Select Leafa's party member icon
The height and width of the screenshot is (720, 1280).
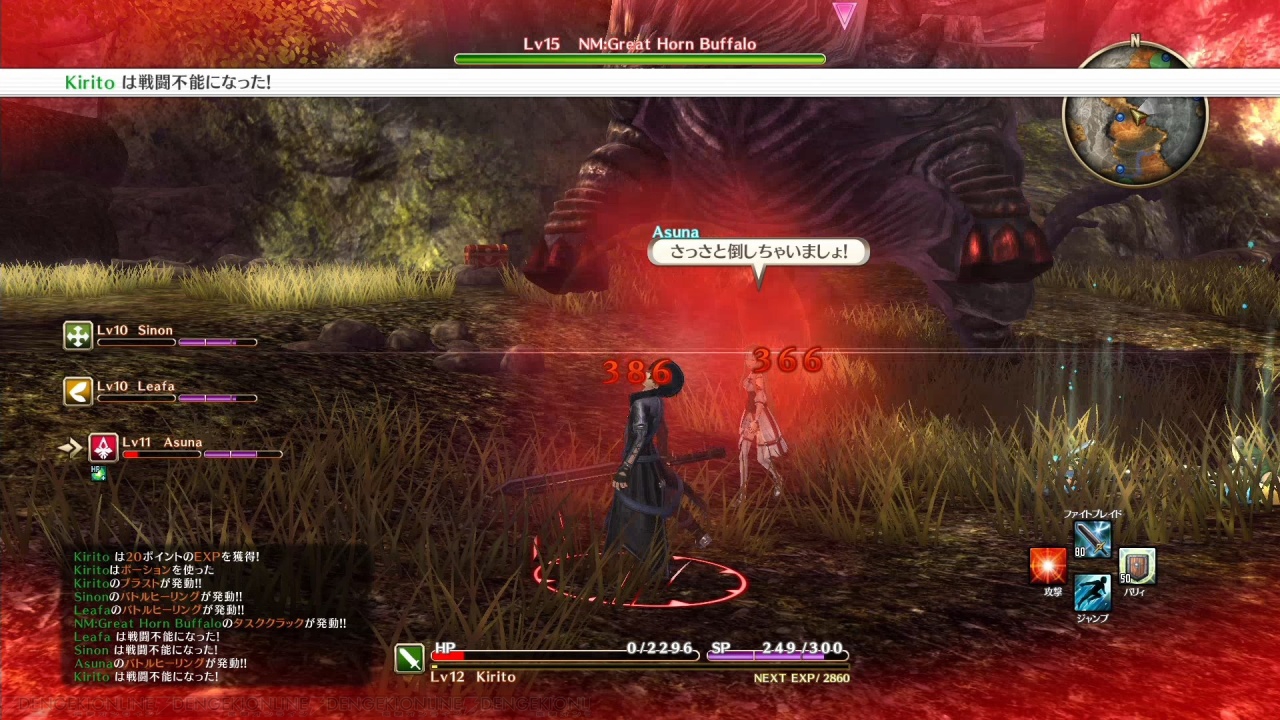pos(78,391)
